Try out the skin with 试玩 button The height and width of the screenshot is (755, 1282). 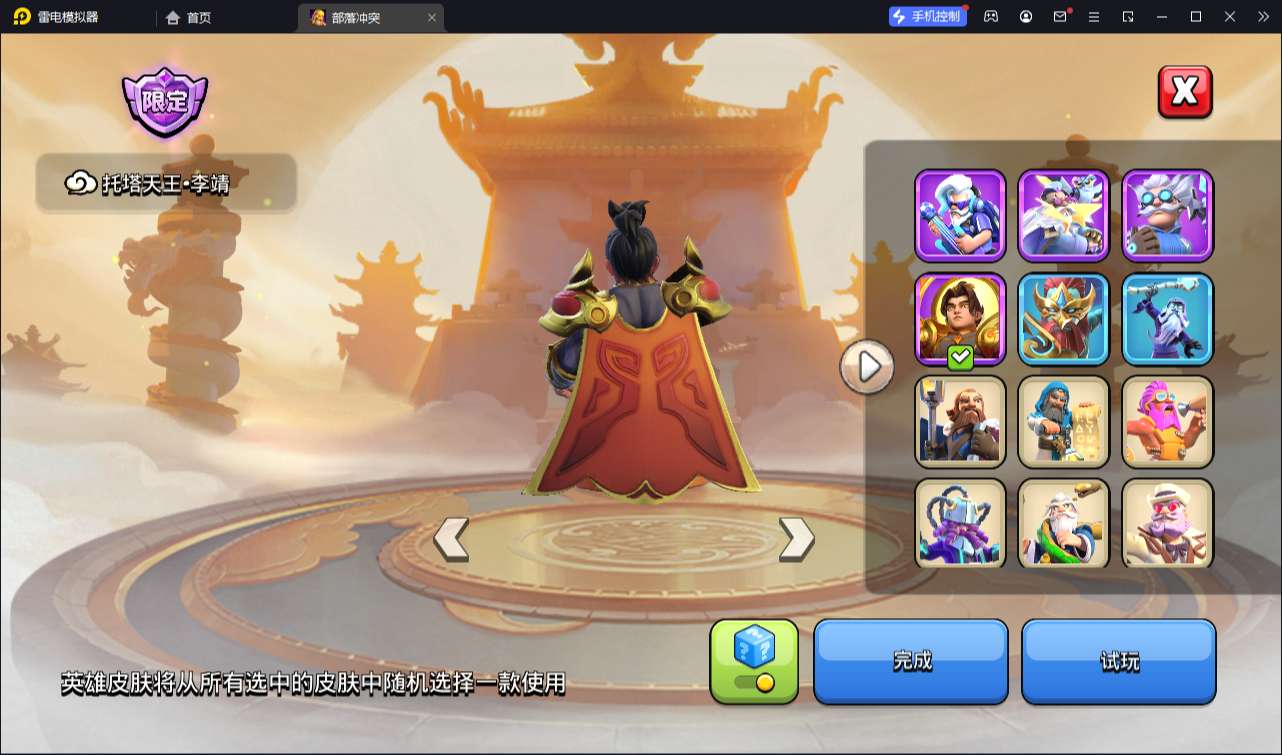[x=1118, y=661]
